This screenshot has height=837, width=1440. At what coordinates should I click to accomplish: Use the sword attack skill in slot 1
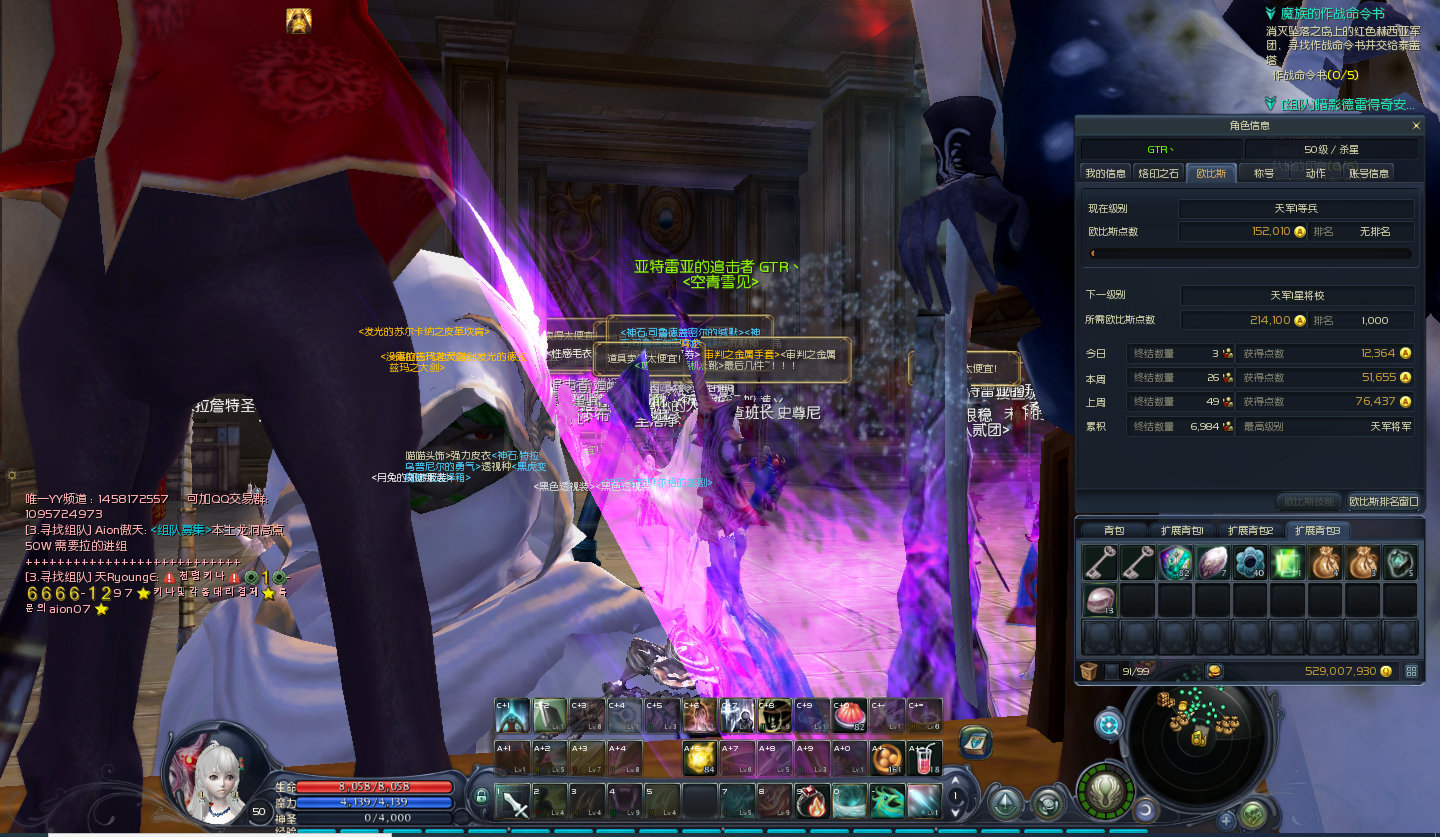(x=514, y=800)
